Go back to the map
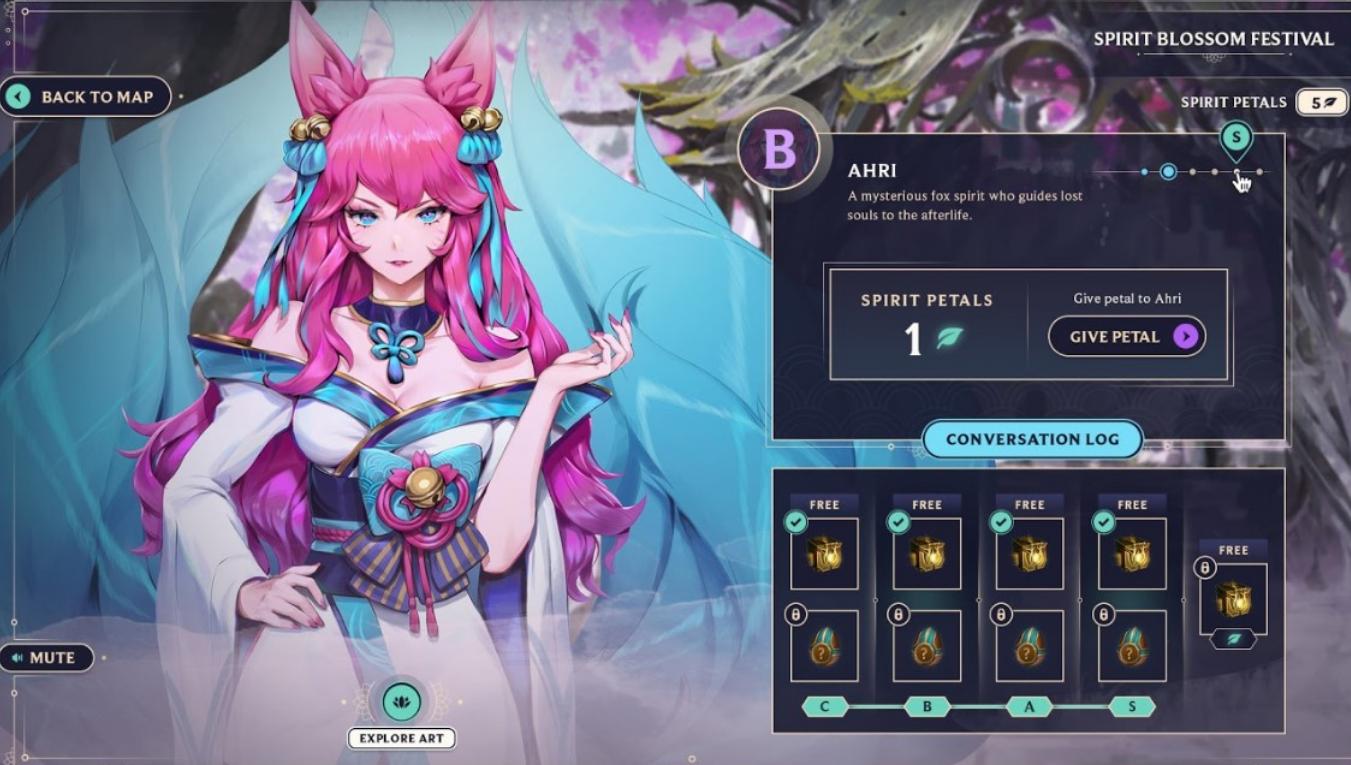 86,97
